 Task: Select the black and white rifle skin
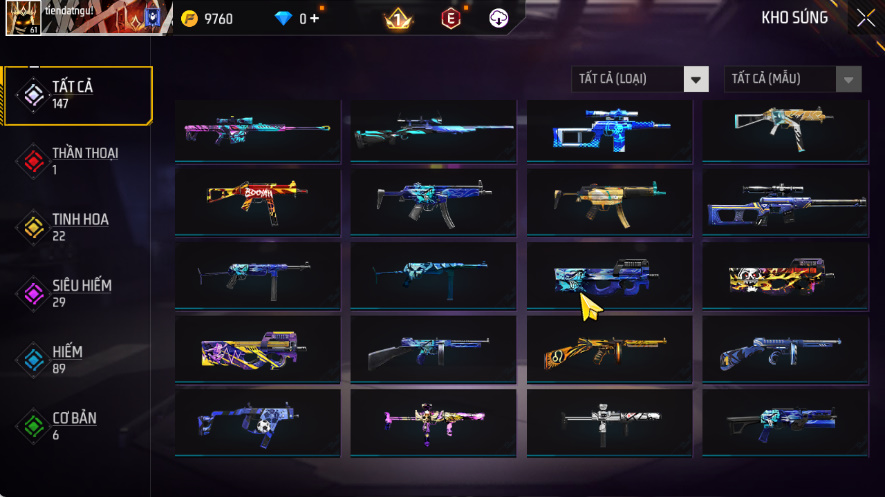[x=609, y=421]
